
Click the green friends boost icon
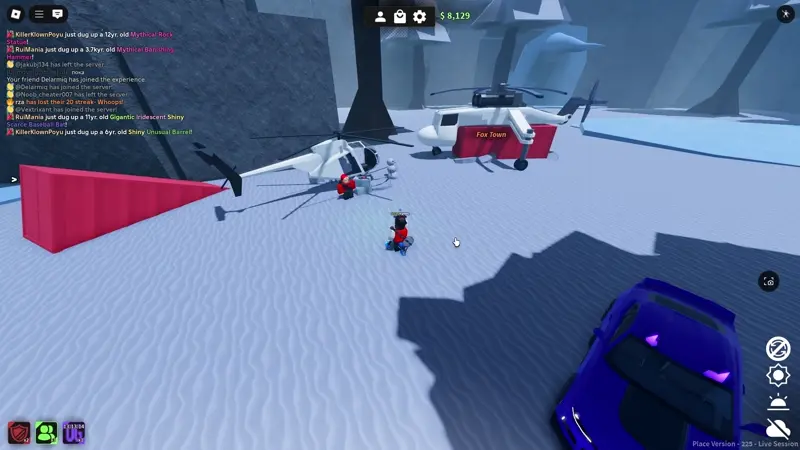(46, 432)
